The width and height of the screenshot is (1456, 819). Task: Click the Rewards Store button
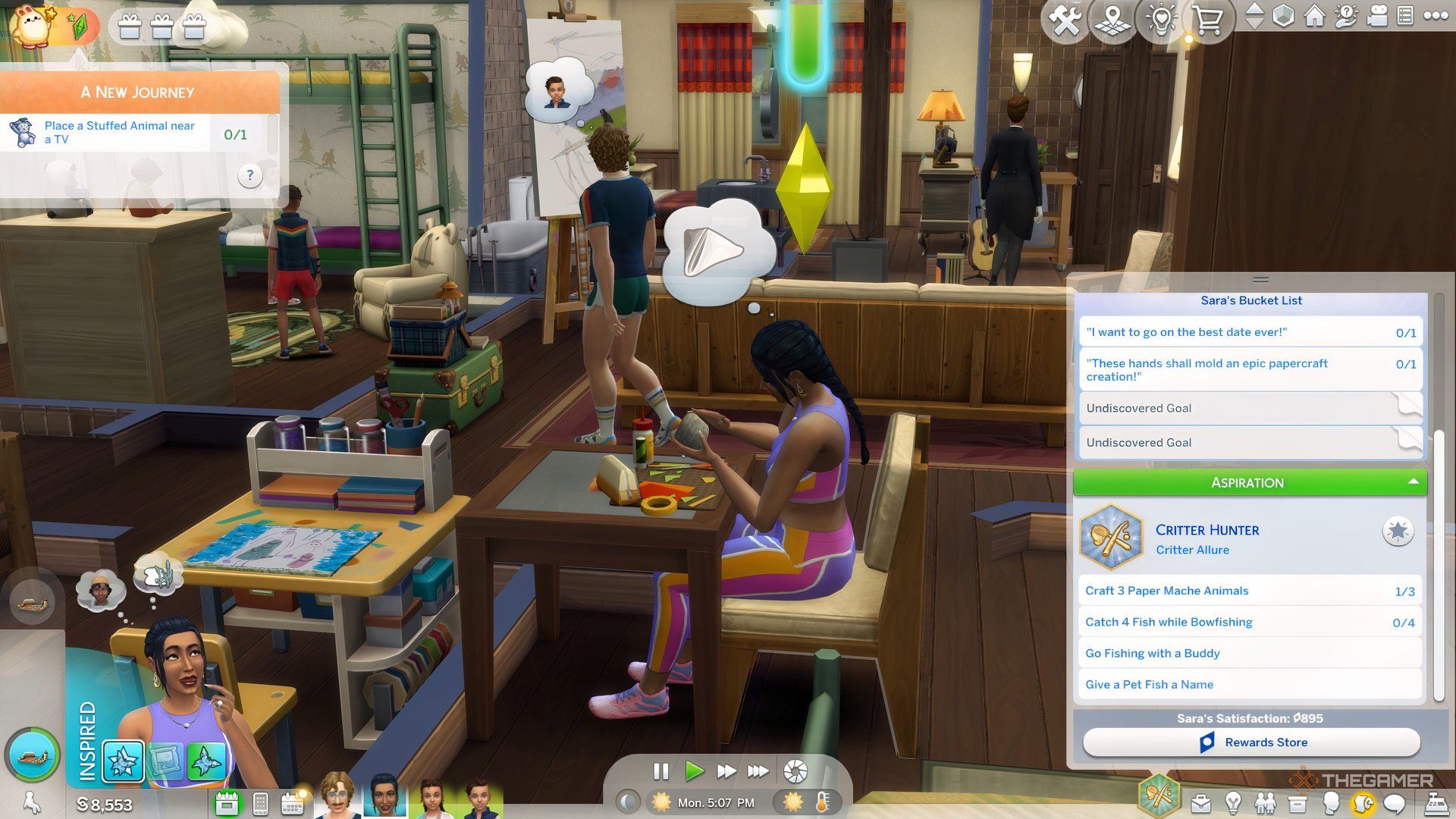pyautogui.click(x=1250, y=742)
